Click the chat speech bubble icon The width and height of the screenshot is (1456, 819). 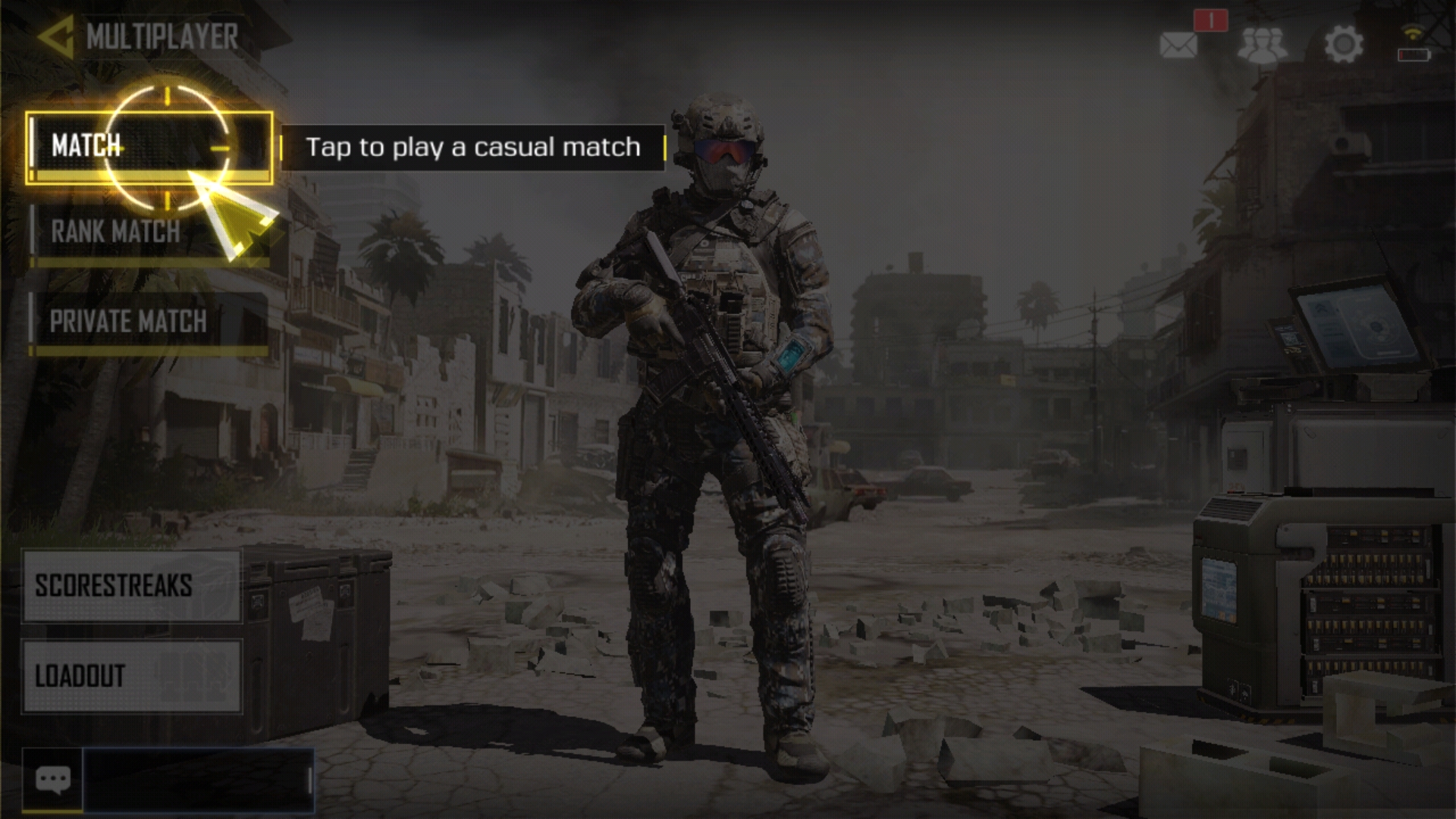tap(52, 780)
